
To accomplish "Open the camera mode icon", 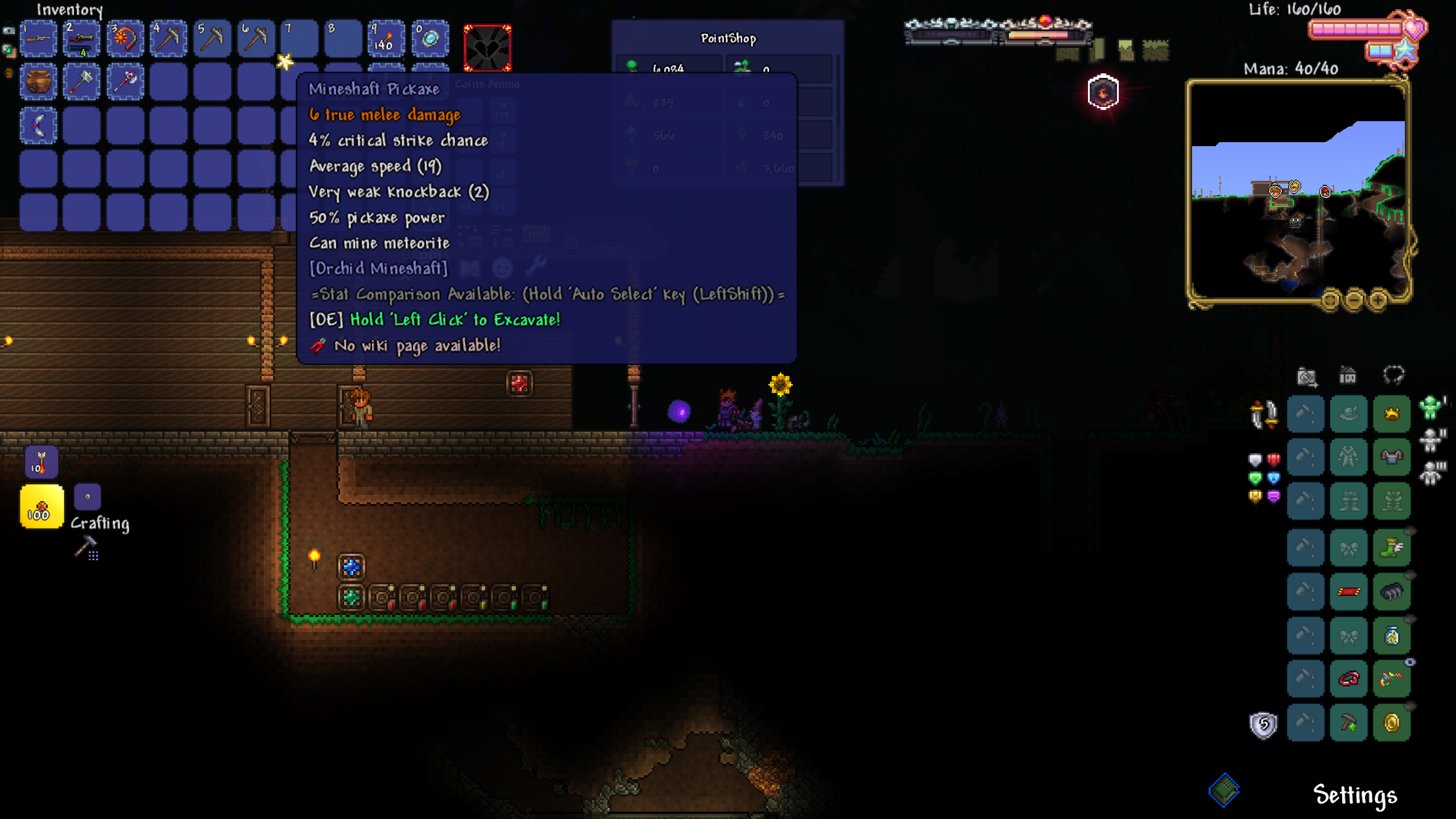I will point(1306,376).
